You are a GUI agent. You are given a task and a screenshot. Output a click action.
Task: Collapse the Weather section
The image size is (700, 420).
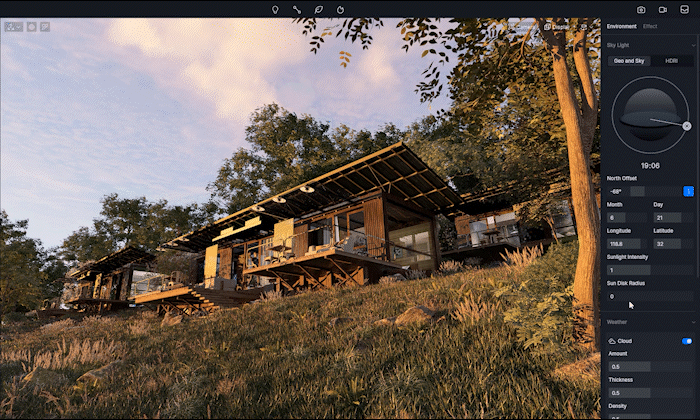pos(692,322)
